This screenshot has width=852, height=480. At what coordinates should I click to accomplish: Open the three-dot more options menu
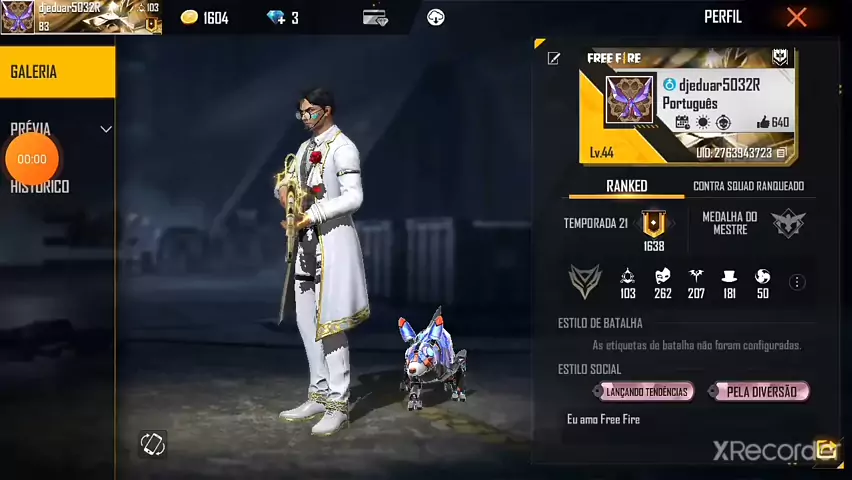tap(797, 283)
